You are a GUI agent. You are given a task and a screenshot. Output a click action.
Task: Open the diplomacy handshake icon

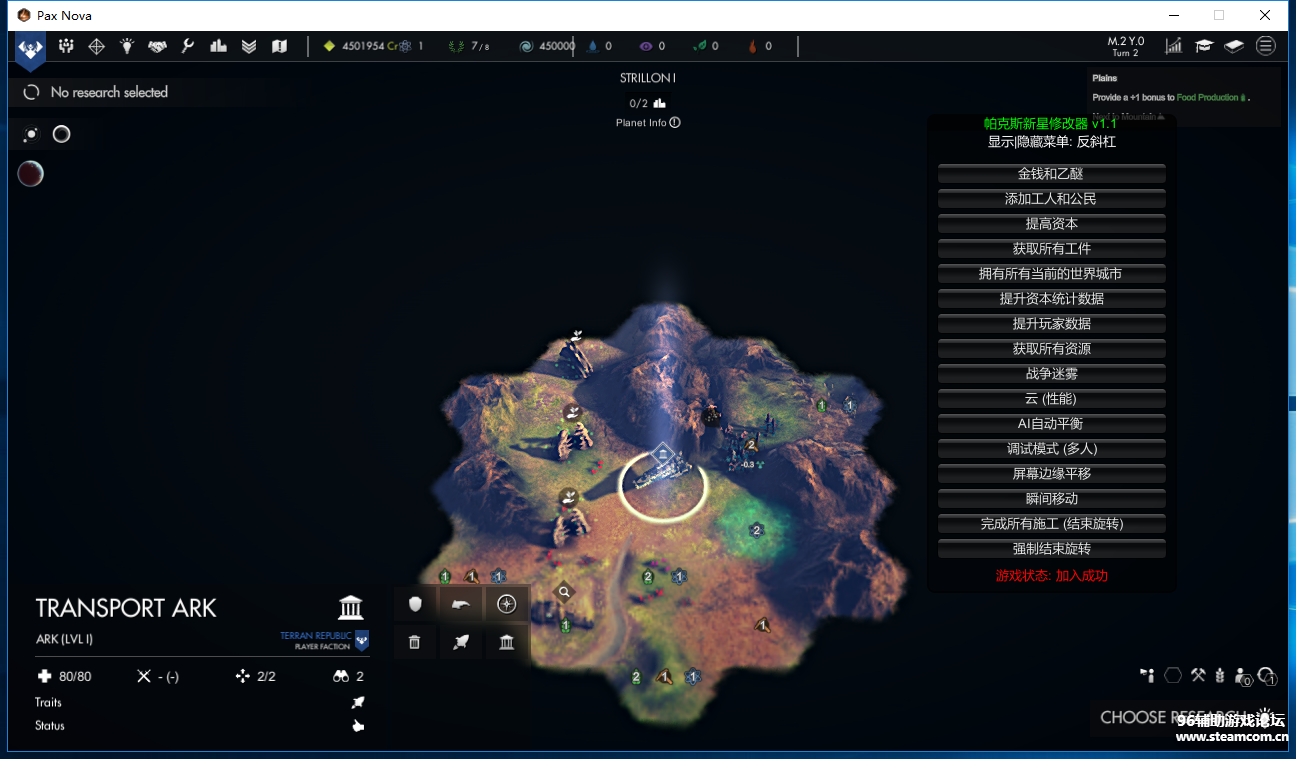pyautogui.click(x=157, y=46)
